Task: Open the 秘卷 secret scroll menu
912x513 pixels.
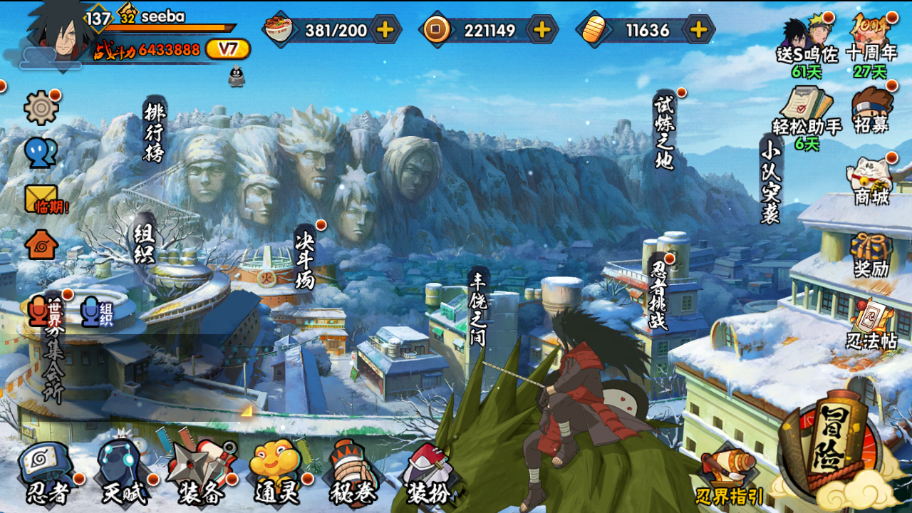Action: (354, 474)
